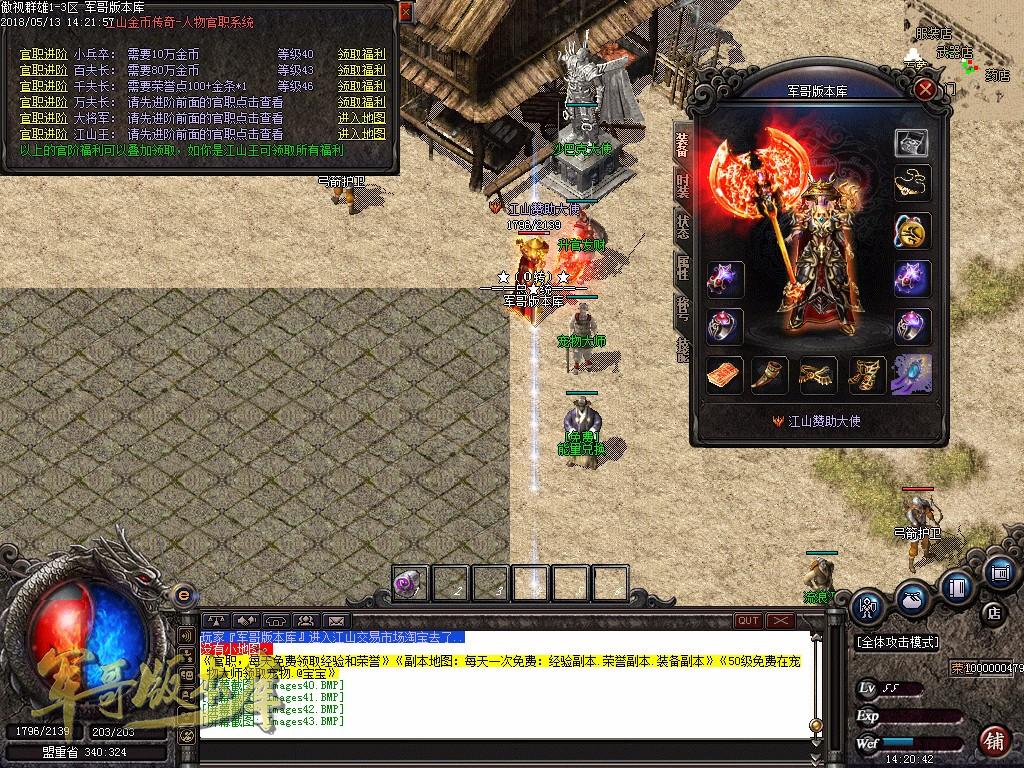Claim the 千夫长 rank reward (领取福利)
Viewport: 1024px width, 768px height.
pos(361,87)
